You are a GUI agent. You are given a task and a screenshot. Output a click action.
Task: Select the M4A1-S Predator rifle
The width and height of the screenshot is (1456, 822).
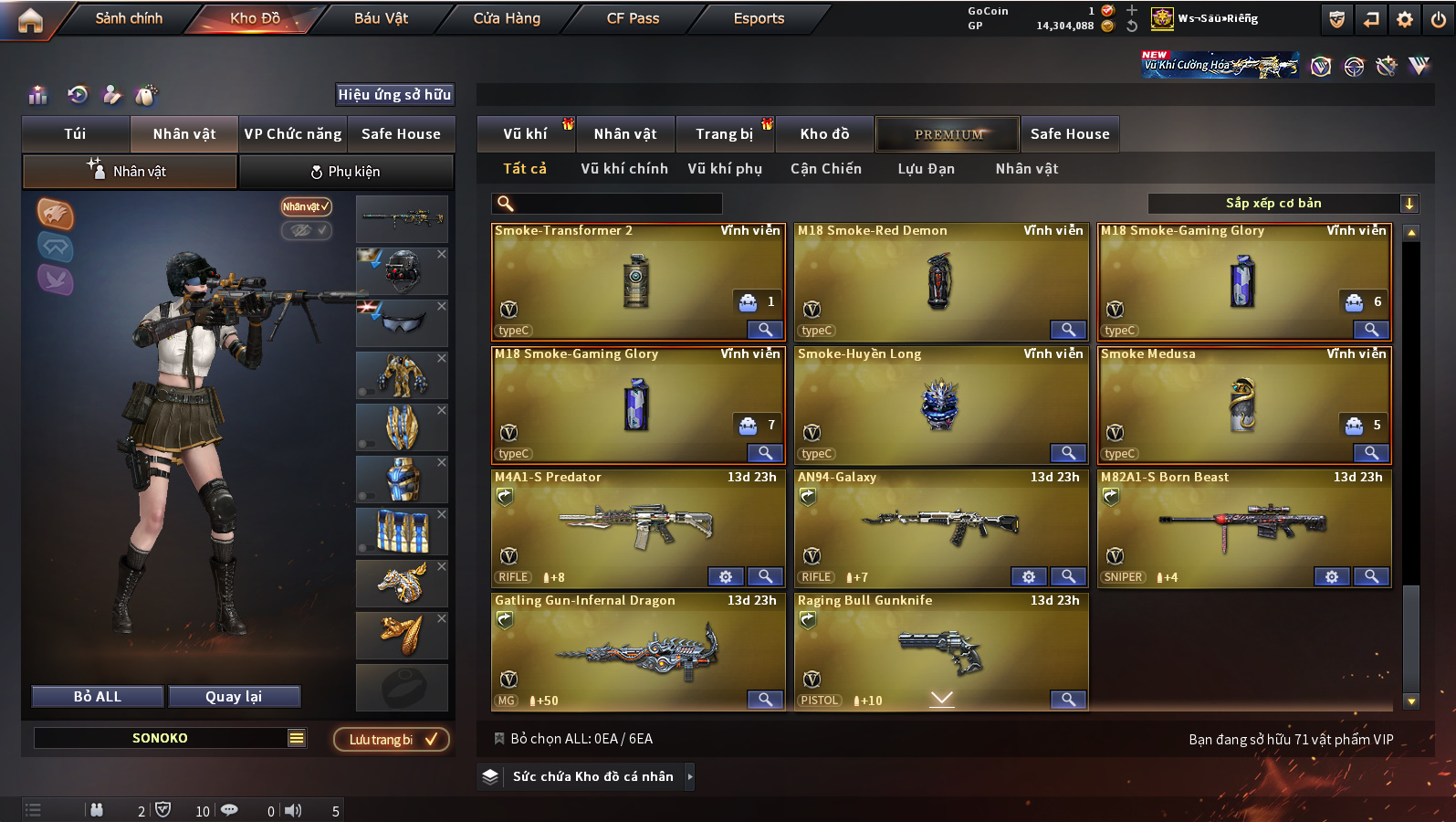(637, 528)
